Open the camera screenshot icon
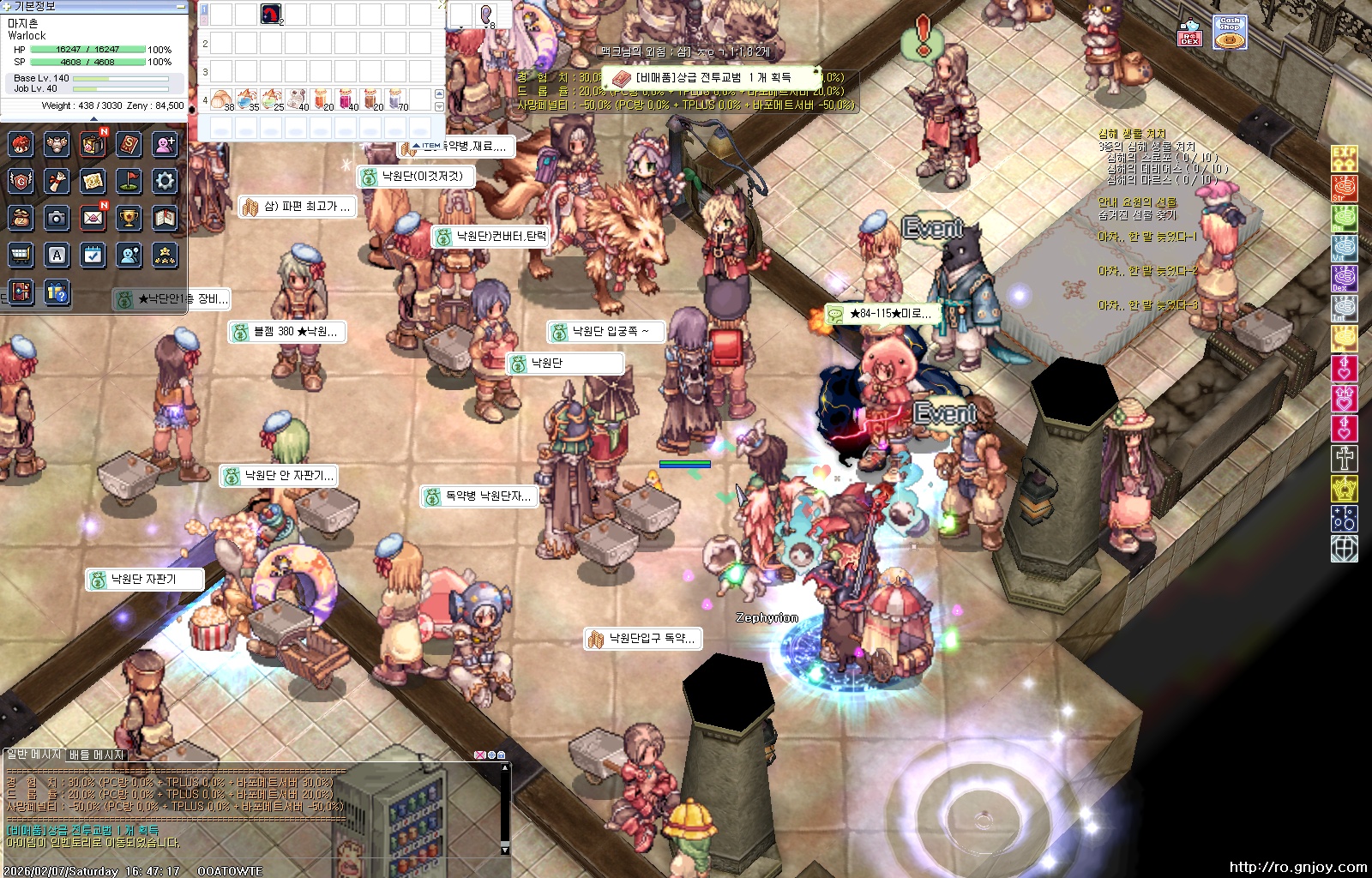 click(x=57, y=218)
